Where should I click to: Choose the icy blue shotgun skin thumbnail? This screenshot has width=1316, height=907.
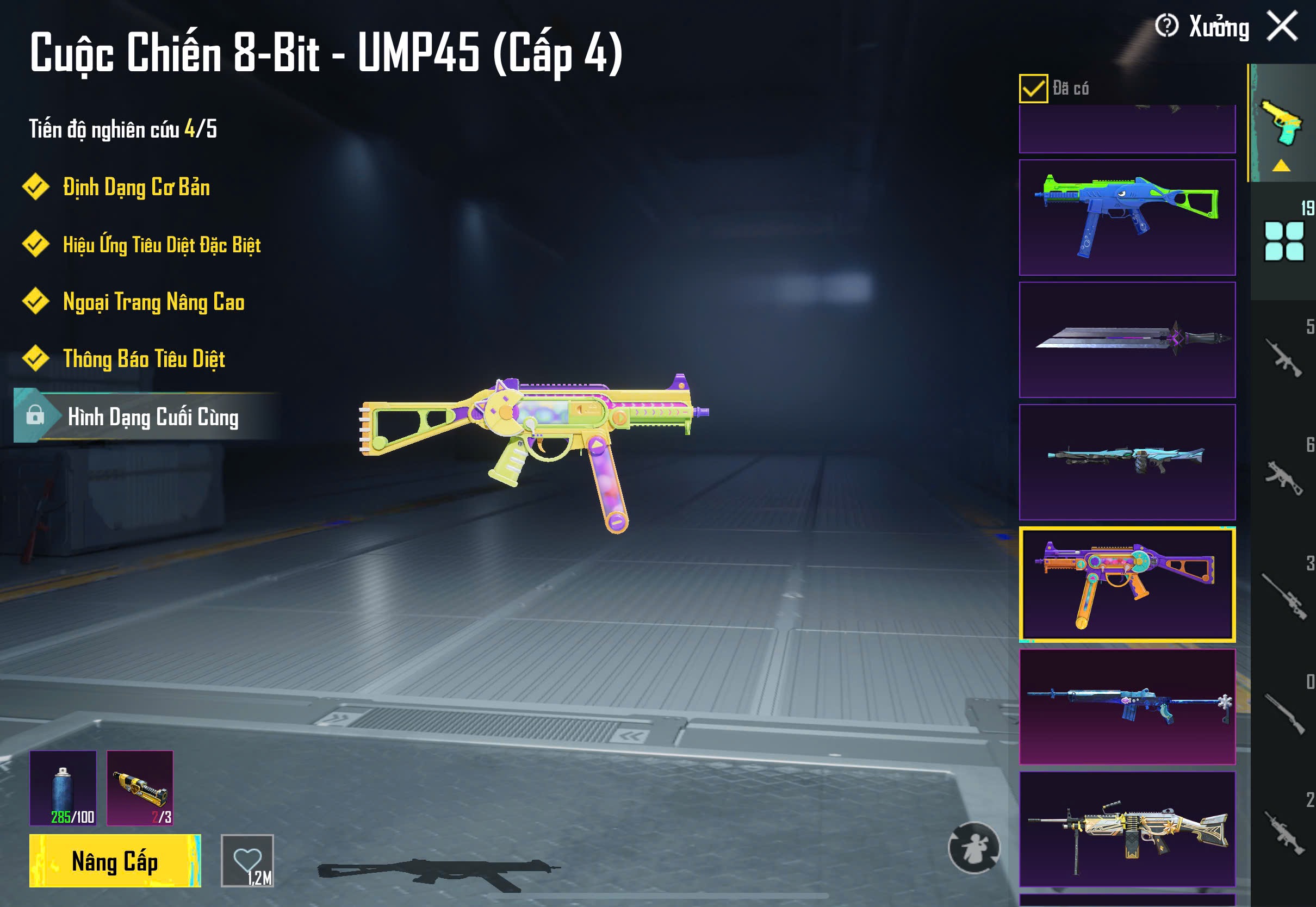point(1127,462)
